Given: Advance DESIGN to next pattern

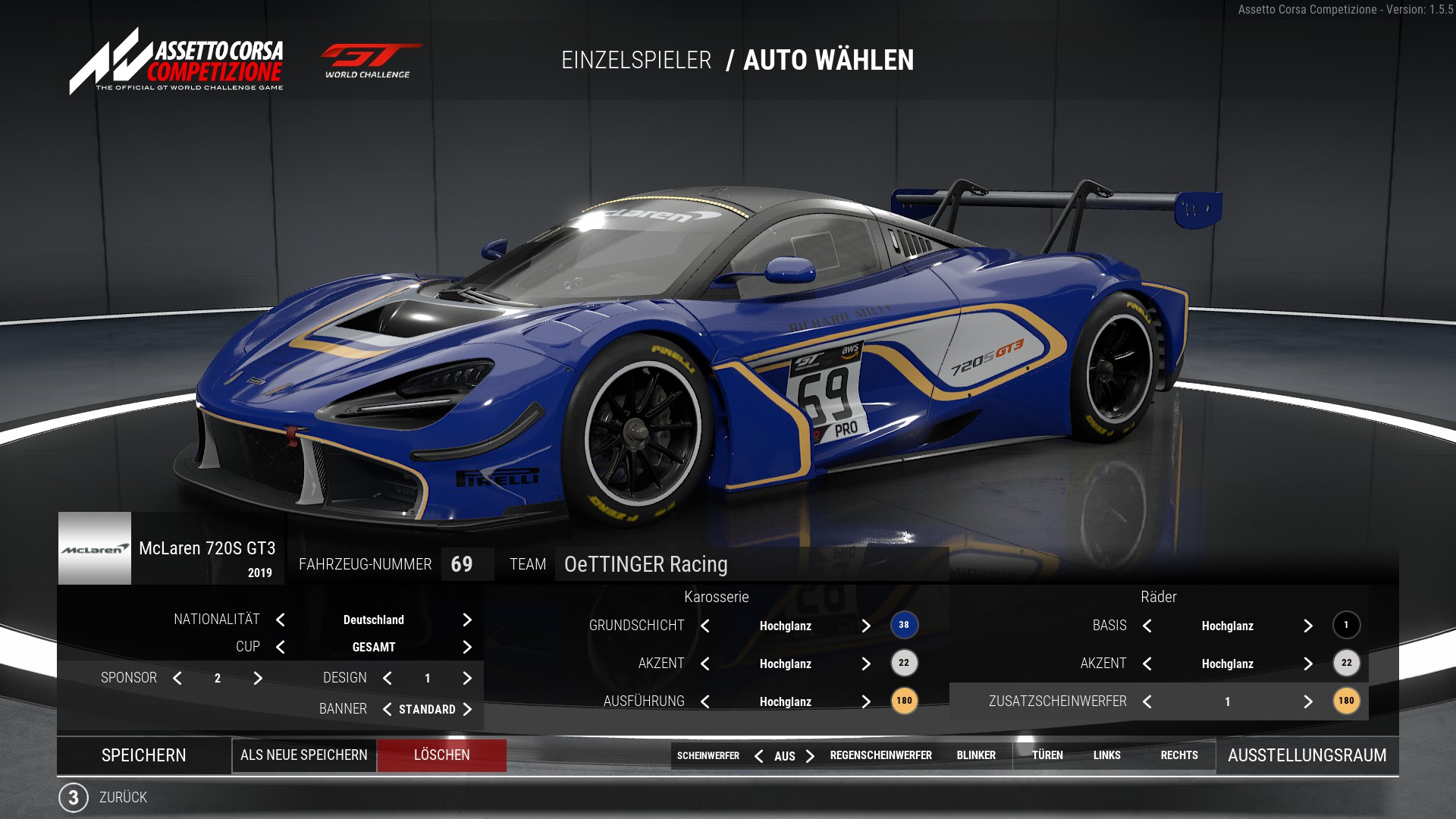Looking at the screenshot, I should pyautogui.click(x=467, y=678).
